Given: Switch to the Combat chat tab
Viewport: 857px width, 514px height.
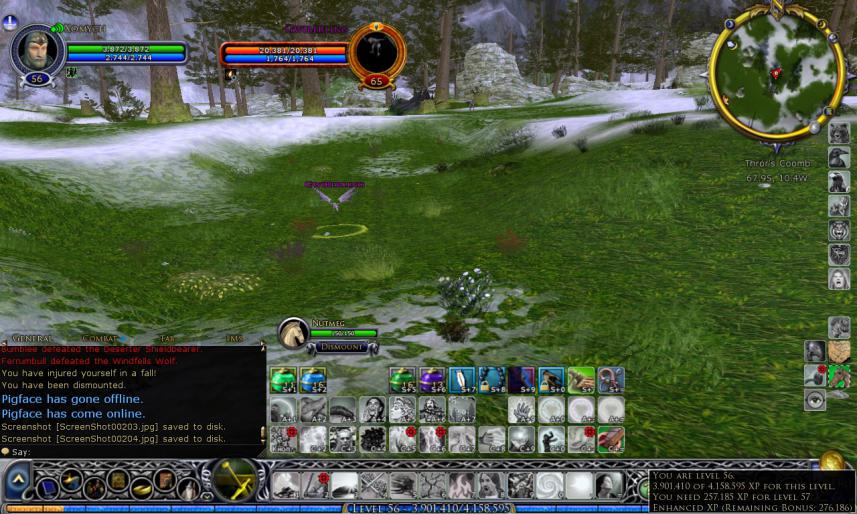Looking at the screenshot, I should coord(98,340).
